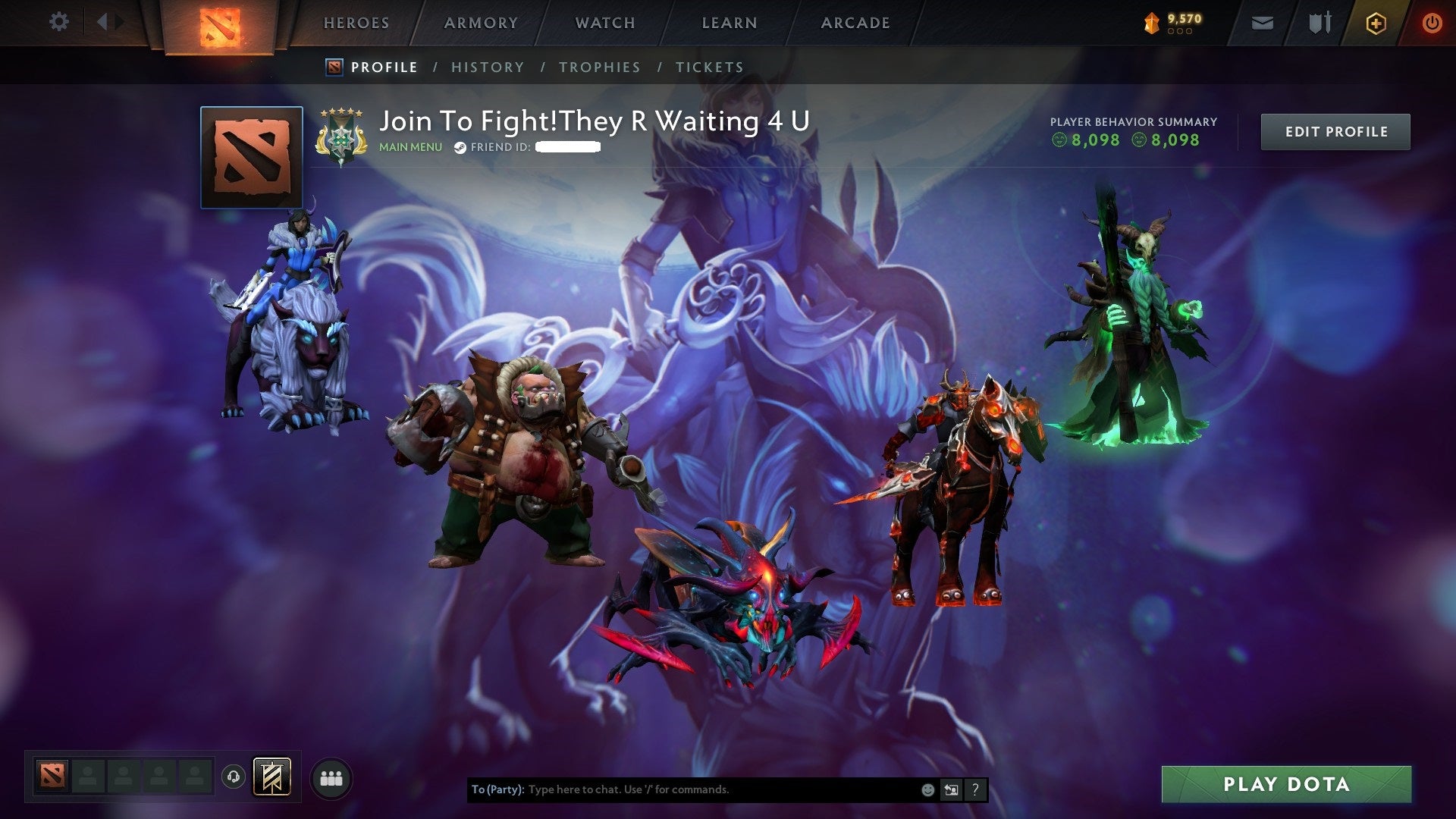Open the TROPHIES tab
1456x819 pixels.
599,67
